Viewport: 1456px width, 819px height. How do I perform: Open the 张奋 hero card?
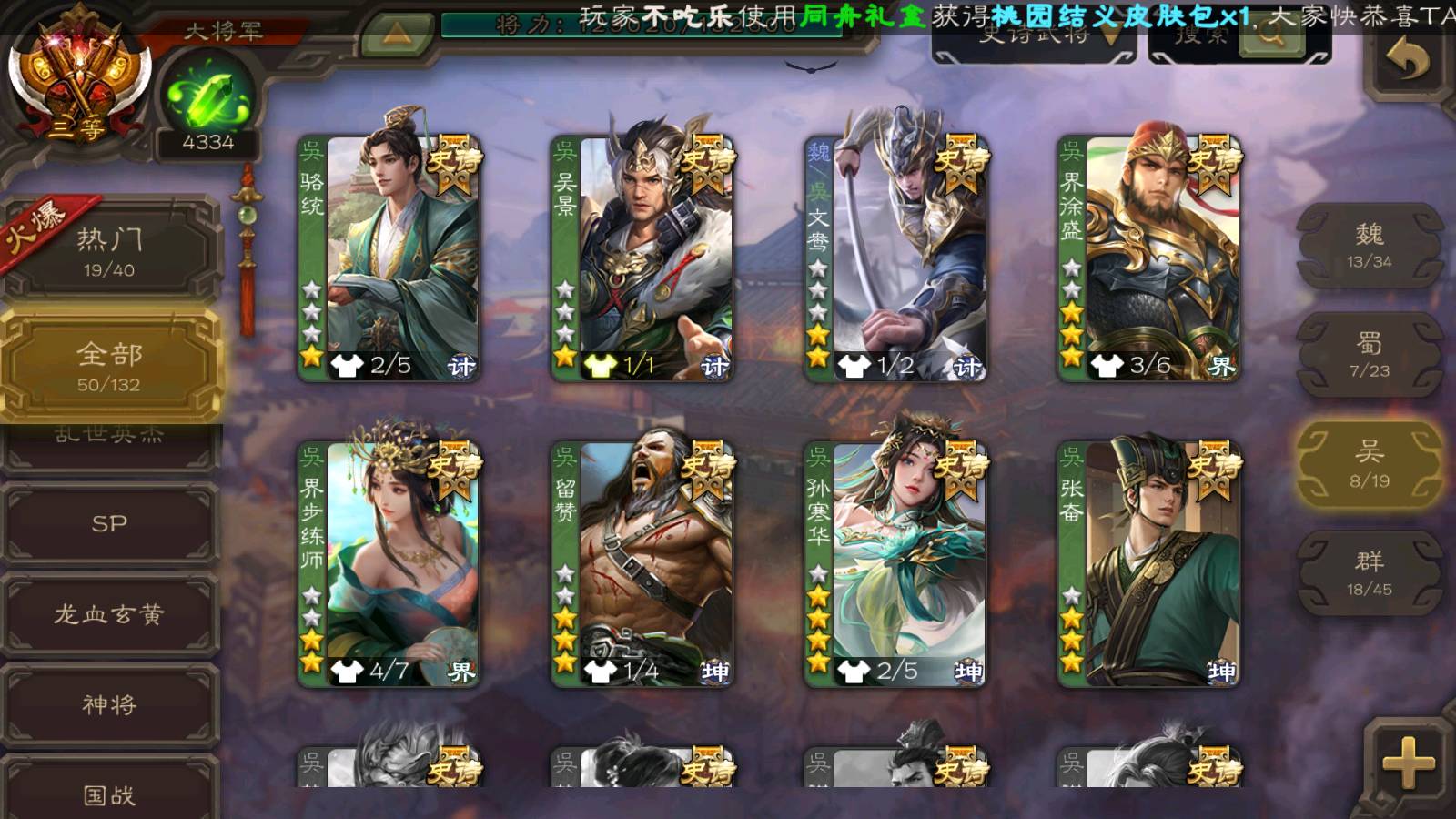pyautogui.click(x=1148, y=564)
